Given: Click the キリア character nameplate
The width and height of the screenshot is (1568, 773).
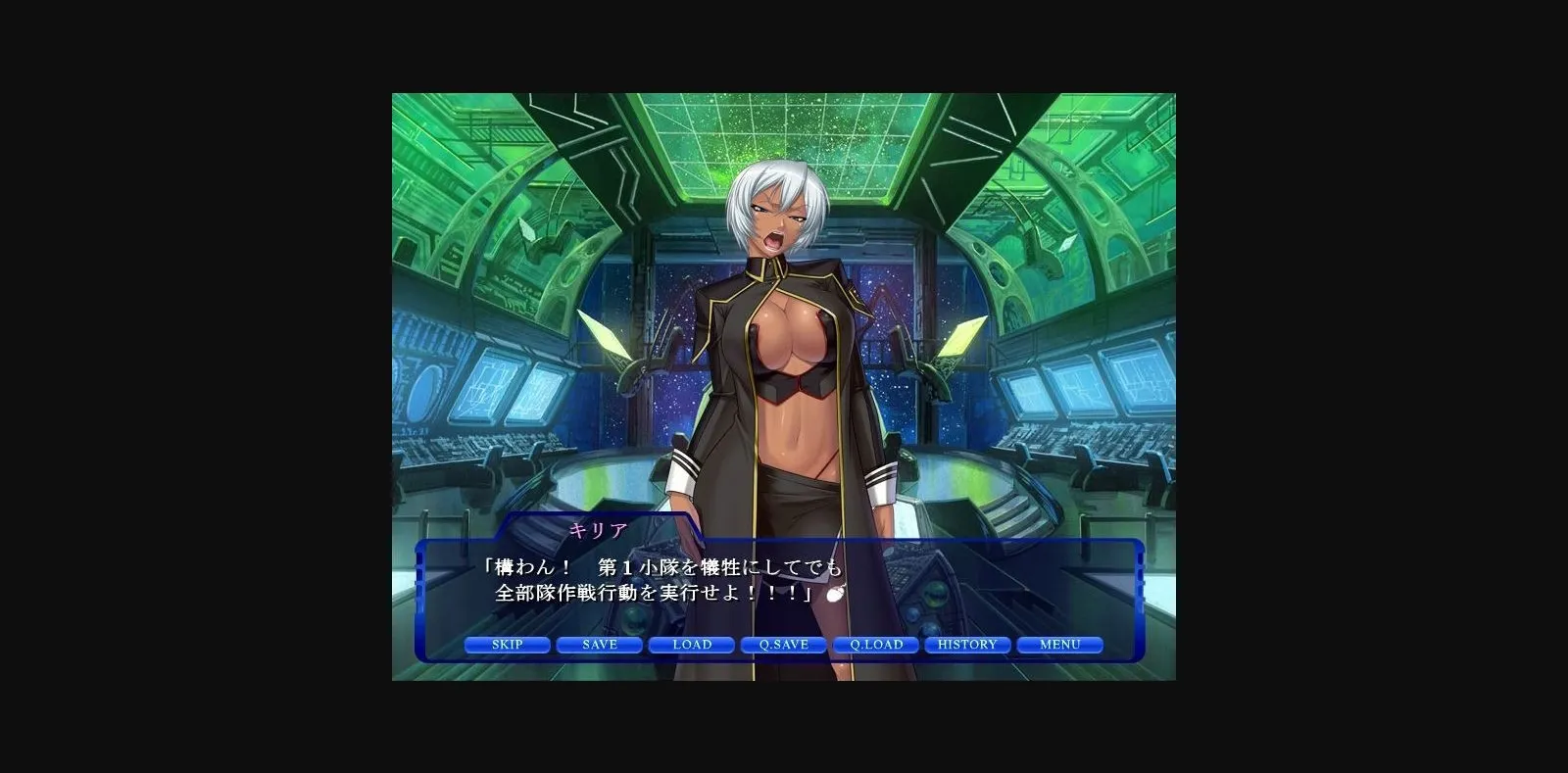Looking at the screenshot, I should point(600,529).
